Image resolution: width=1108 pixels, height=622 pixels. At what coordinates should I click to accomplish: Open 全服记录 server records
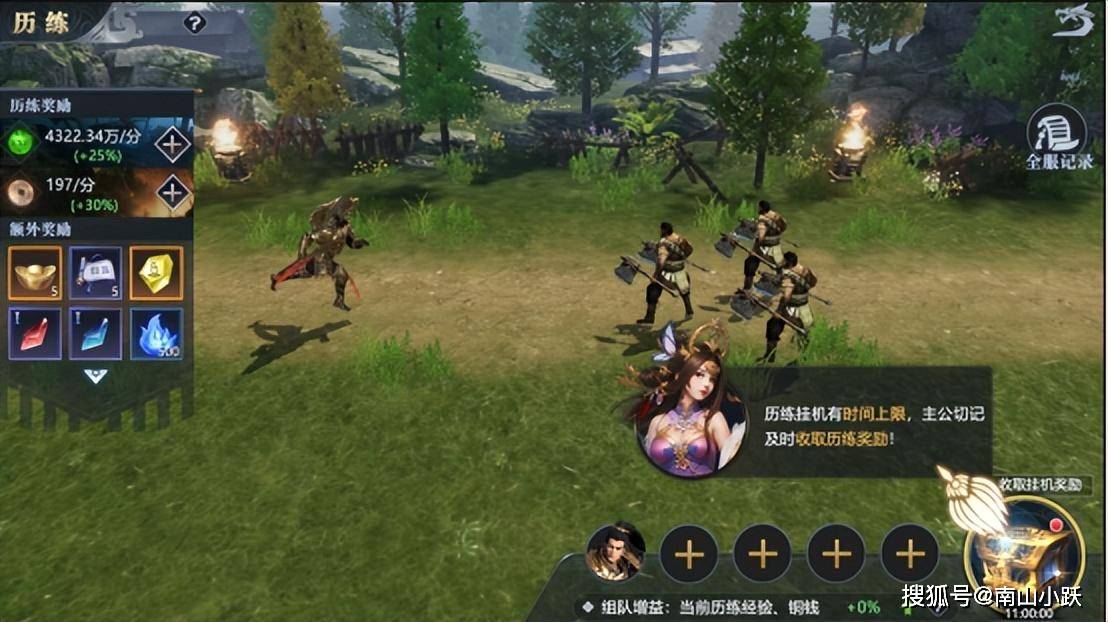[x=1058, y=137]
